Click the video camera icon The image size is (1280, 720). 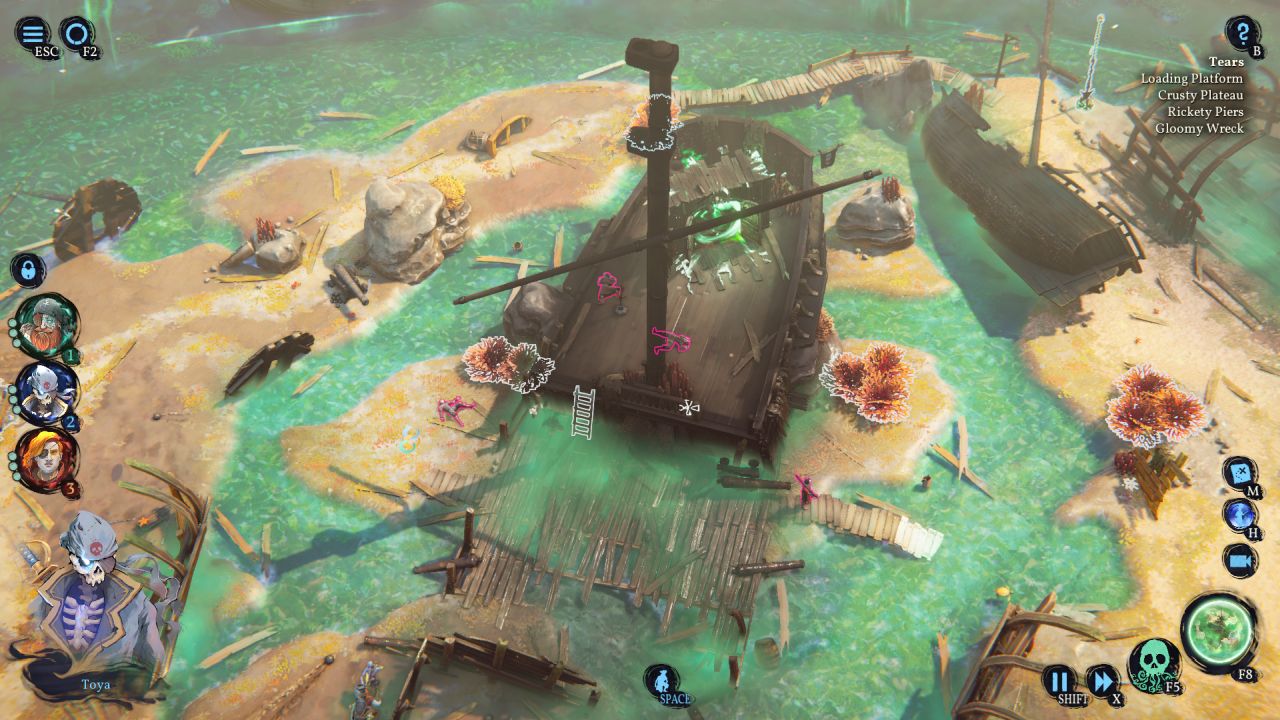point(1240,560)
